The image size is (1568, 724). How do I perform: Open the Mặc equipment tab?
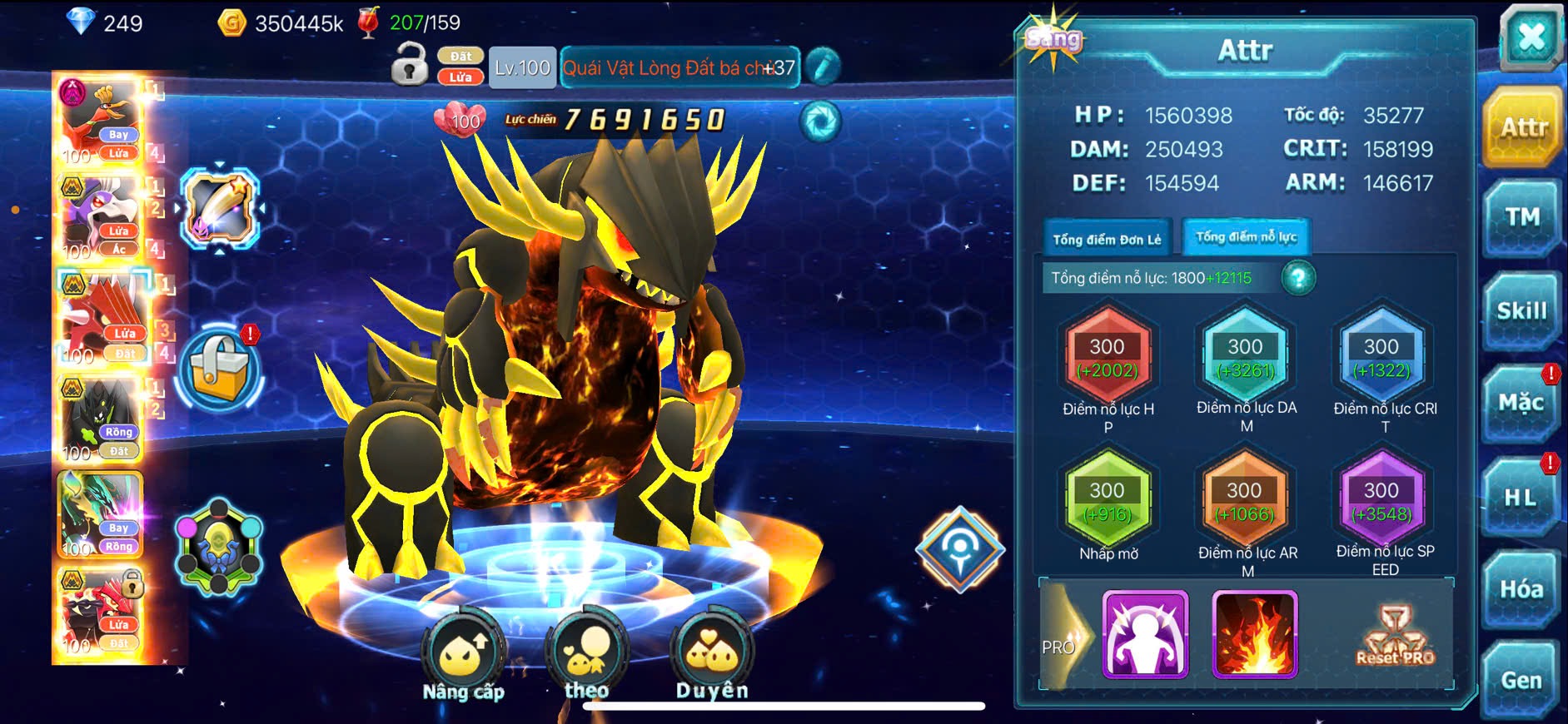1521,404
